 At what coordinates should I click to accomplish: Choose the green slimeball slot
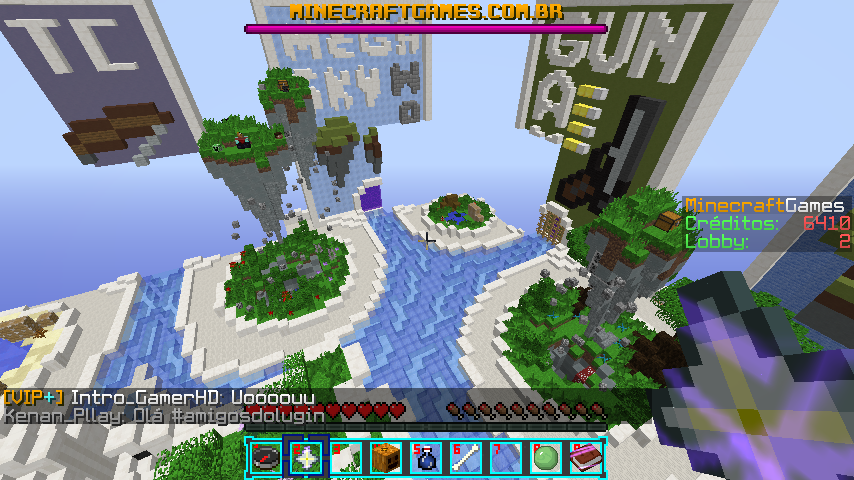pos(544,458)
